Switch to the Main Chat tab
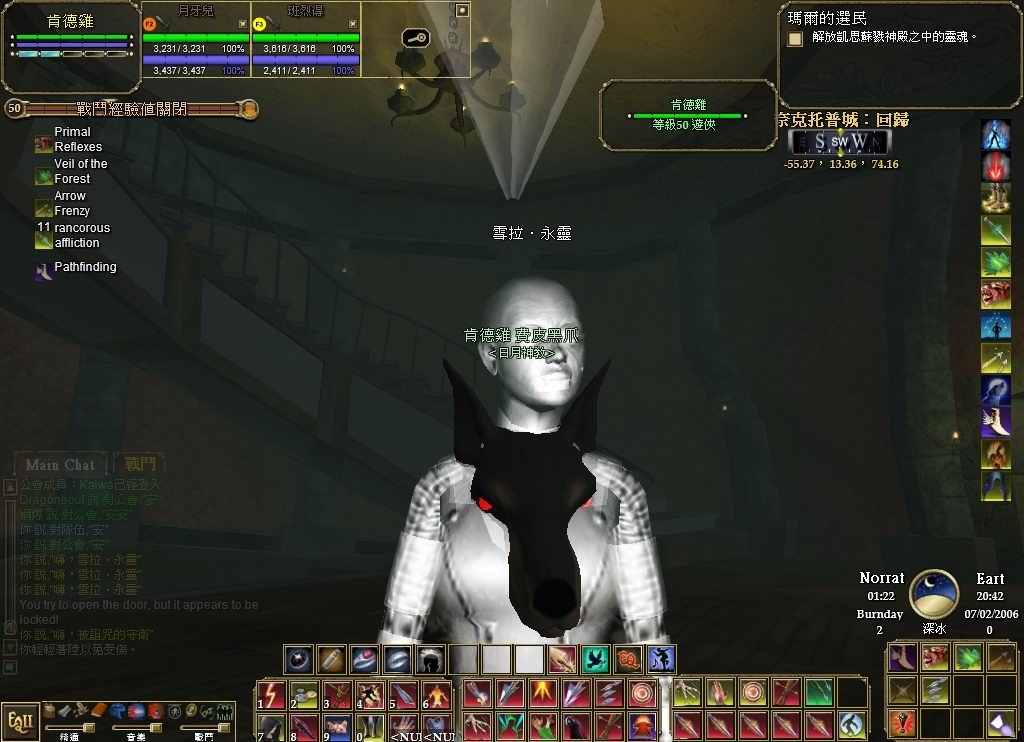 [x=61, y=465]
